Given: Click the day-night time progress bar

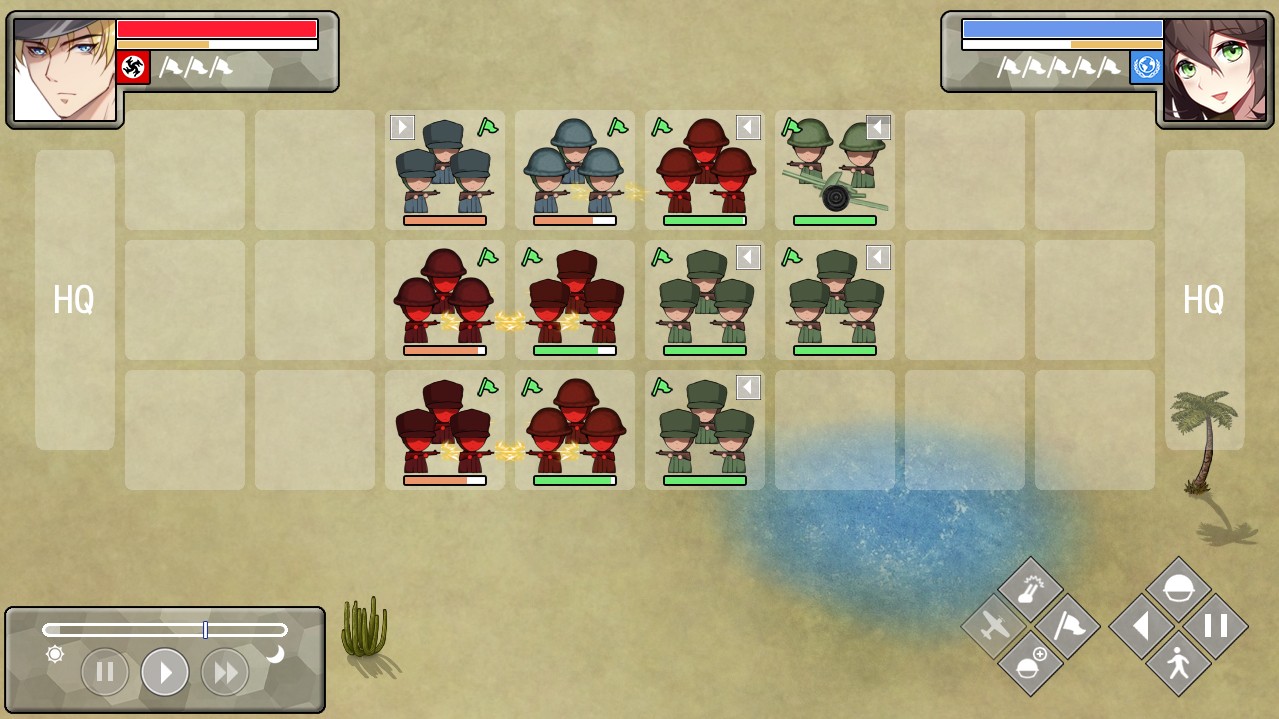Looking at the screenshot, I should pos(165,630).
